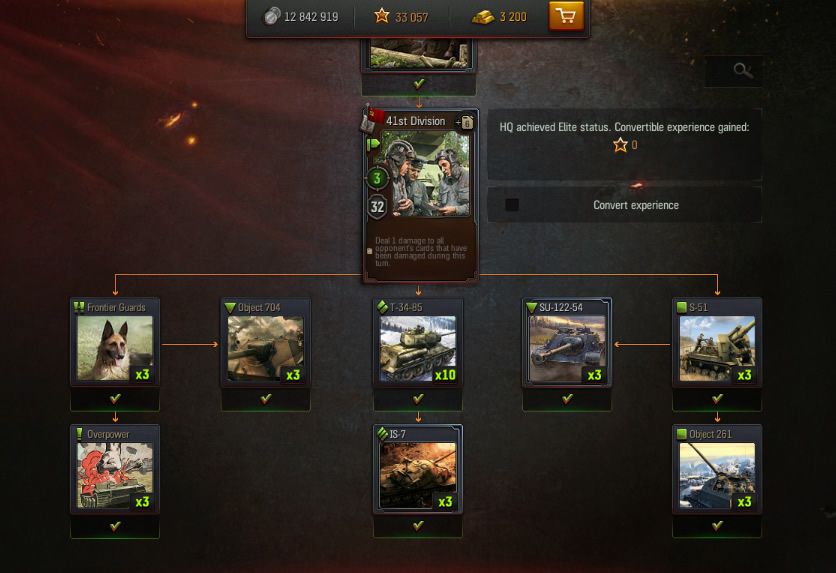Open the Overpower order card
The width and height of the screenshot is (836, 573).
[115, 469]
